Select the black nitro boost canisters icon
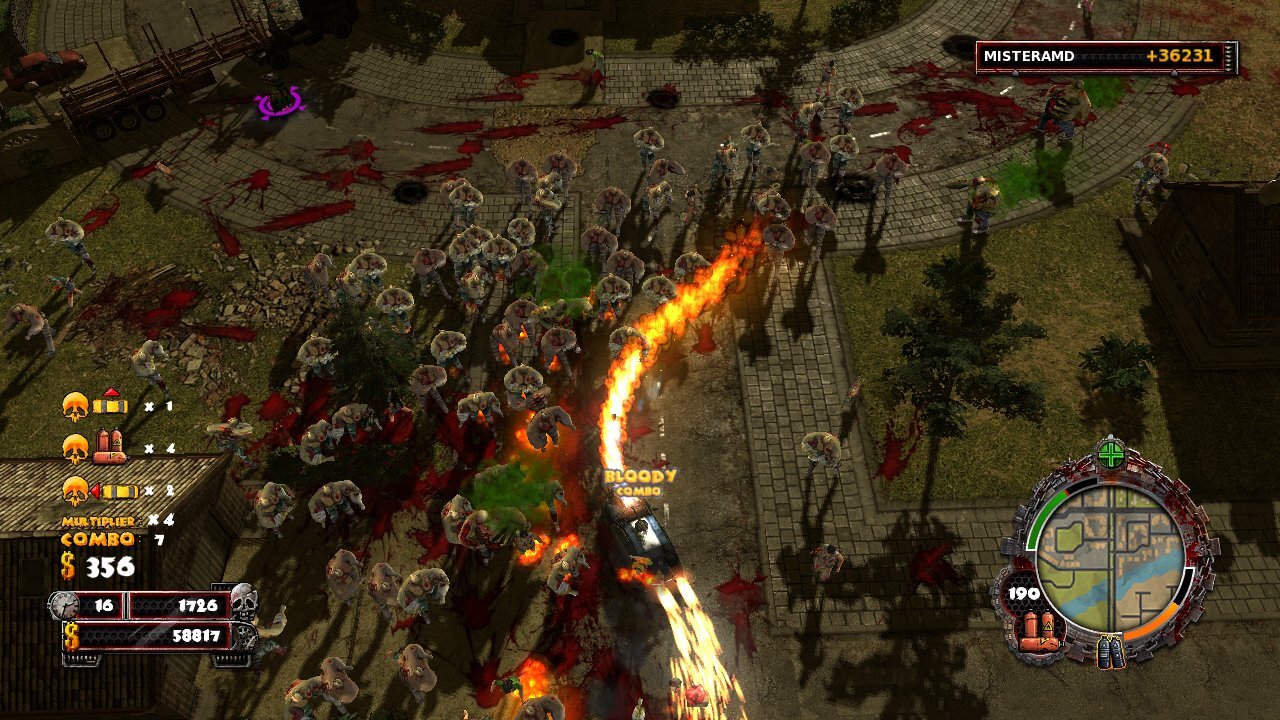Image resolution: width=1280 pixels, height=720 pixels. coord(1111,653)
